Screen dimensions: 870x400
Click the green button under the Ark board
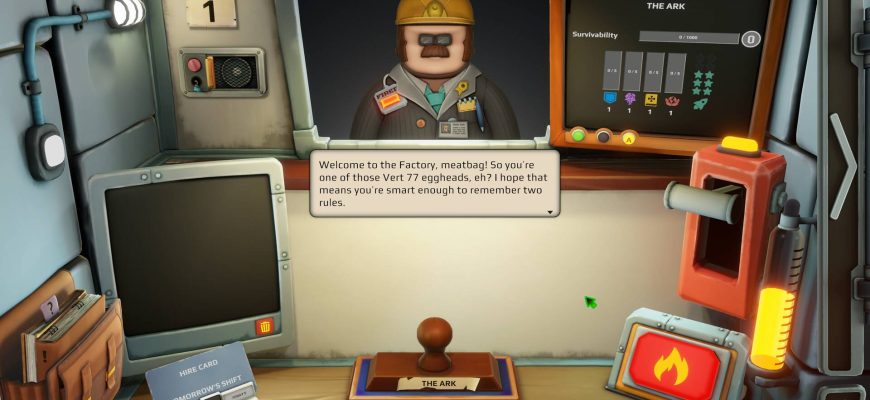[x=577, y=135]
